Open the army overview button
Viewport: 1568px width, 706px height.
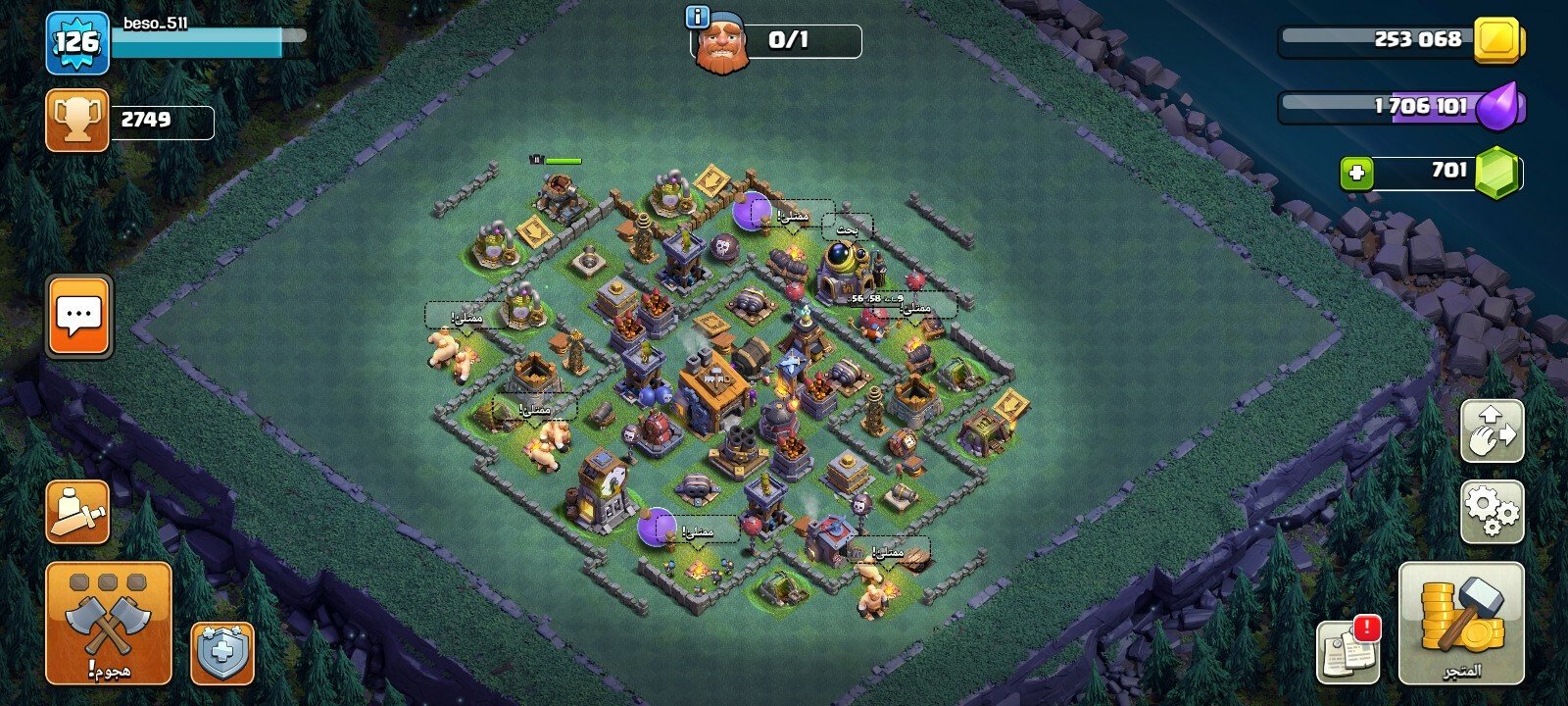click(x=76, y=512)
